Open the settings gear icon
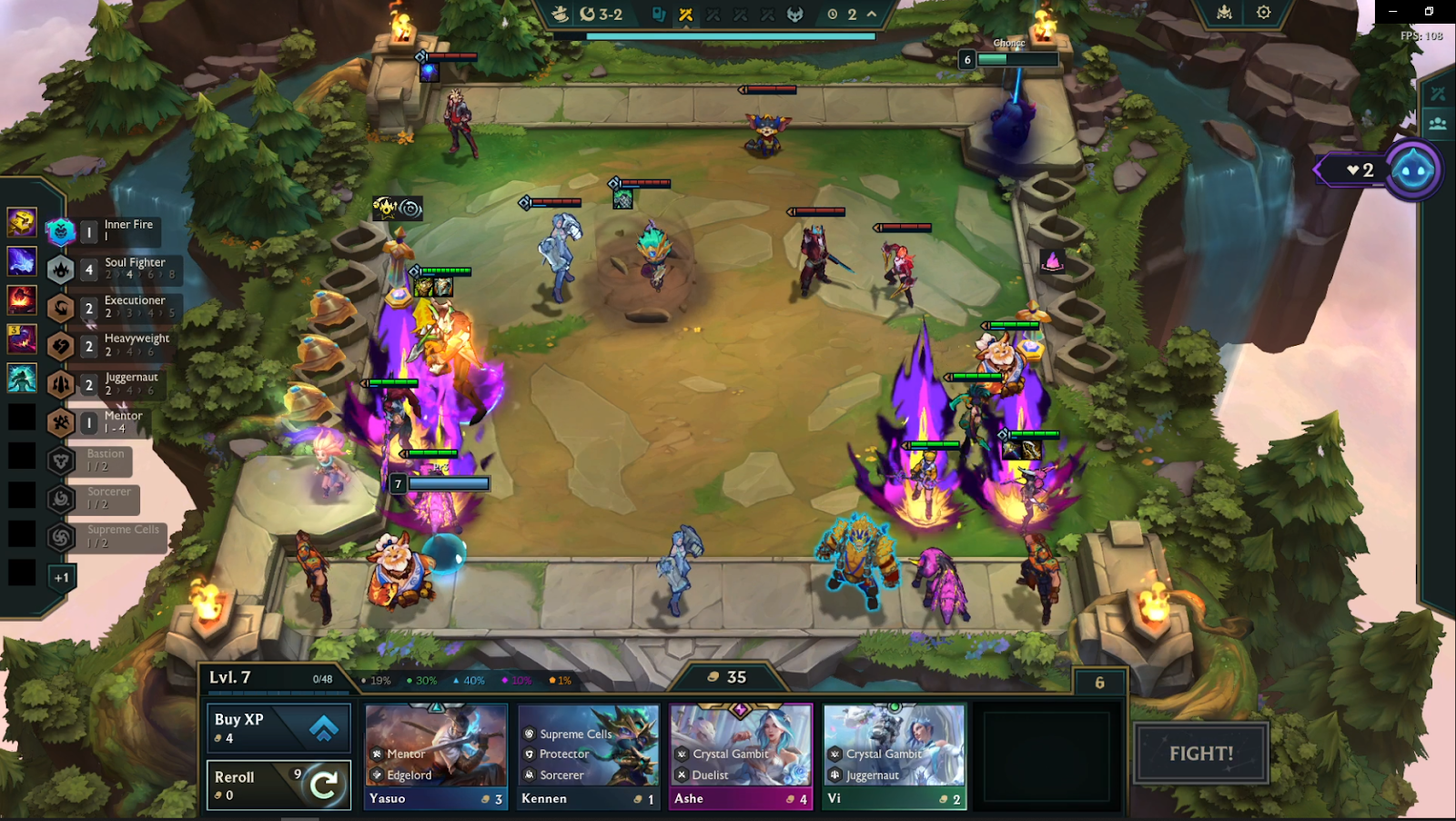This screenshot has height=821, width=1456. click(x=1263, y=13)
